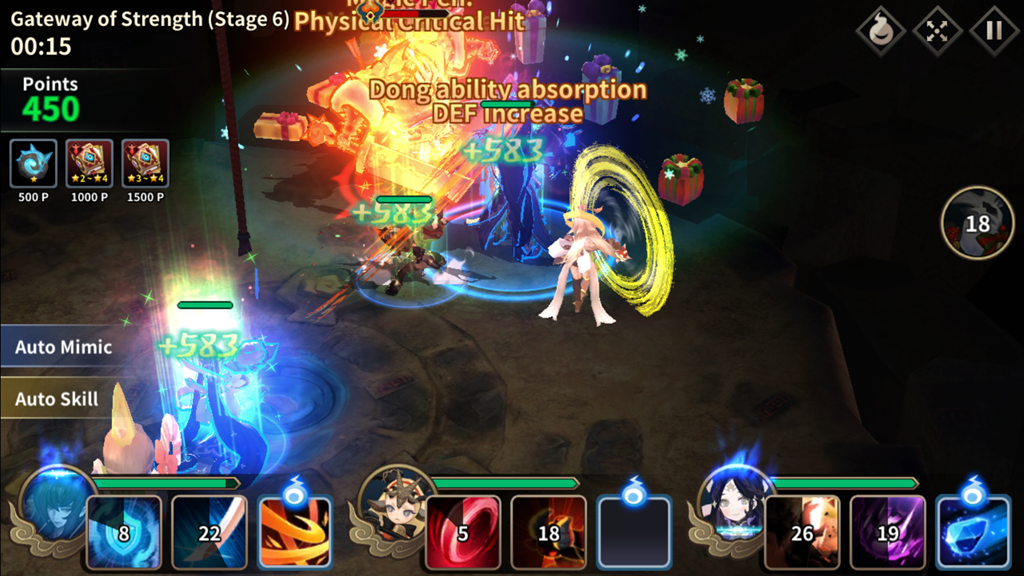Pause the battle

tap(994, 30)
